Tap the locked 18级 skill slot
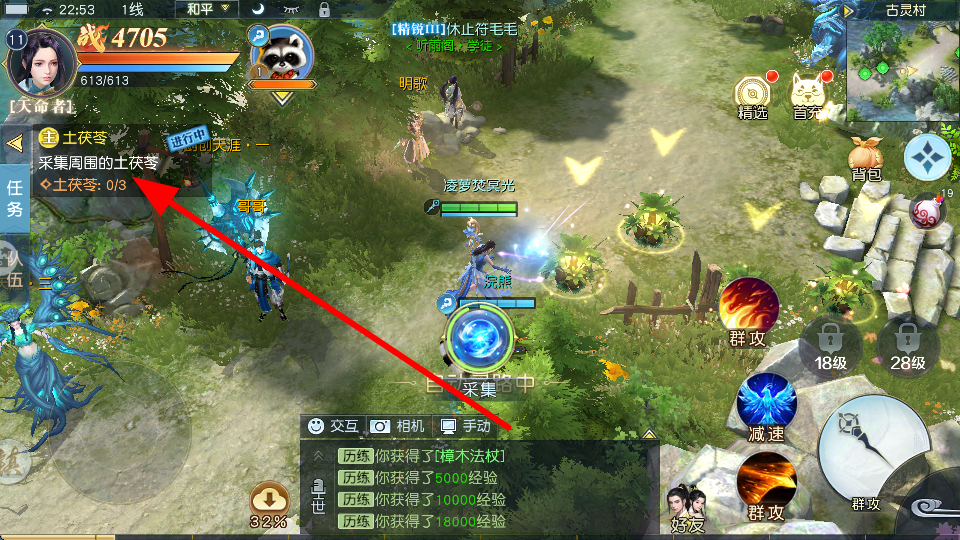Viewport: 960px width, 540px height. coord(829,345)
